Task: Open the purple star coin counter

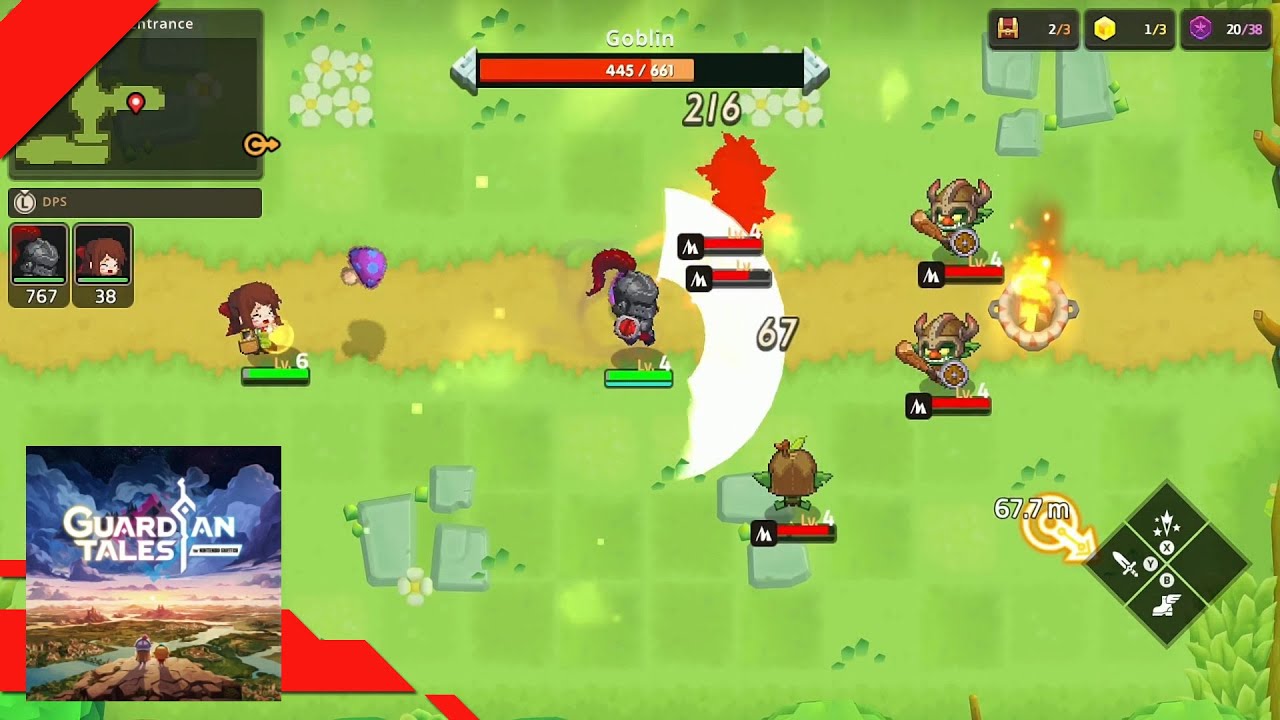Action: point(1225,29)
